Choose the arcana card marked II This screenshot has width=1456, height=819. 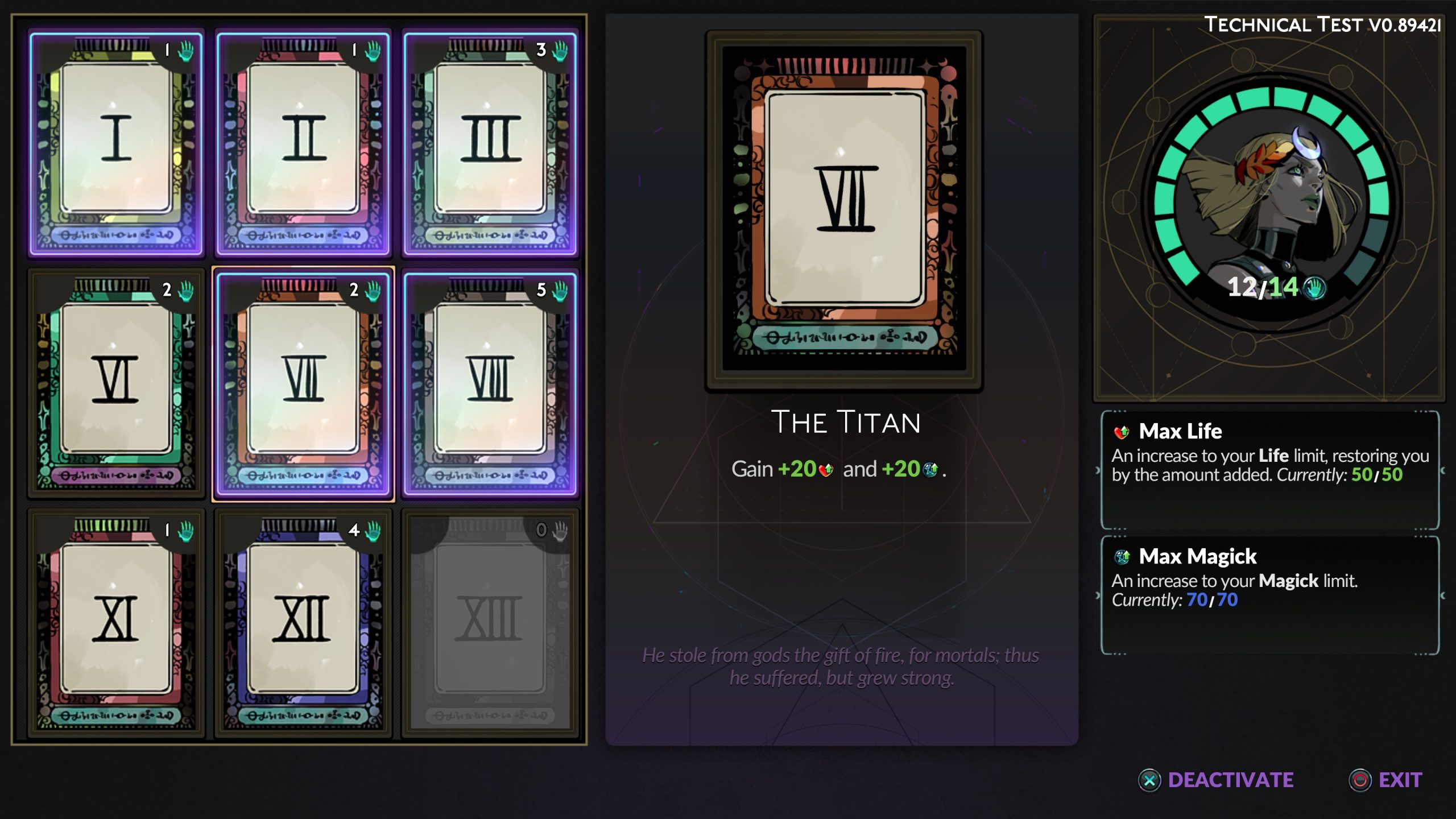point(303,143)
